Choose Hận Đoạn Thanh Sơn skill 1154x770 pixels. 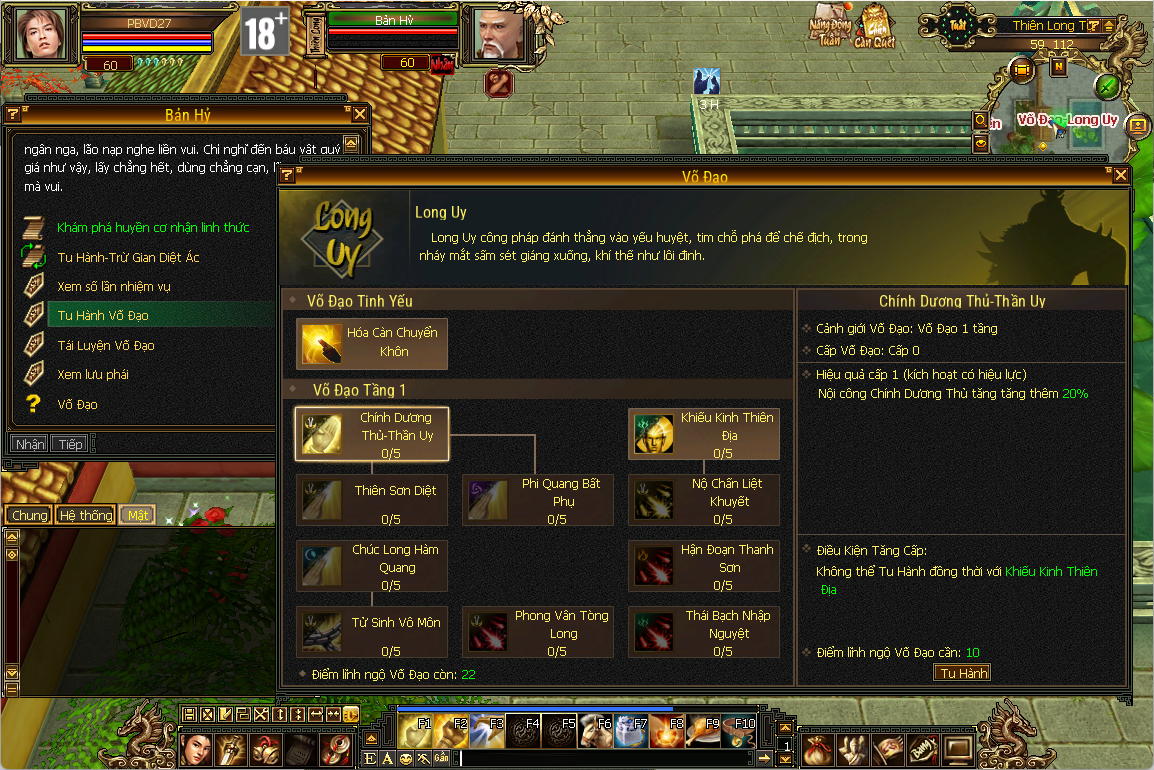704,565
